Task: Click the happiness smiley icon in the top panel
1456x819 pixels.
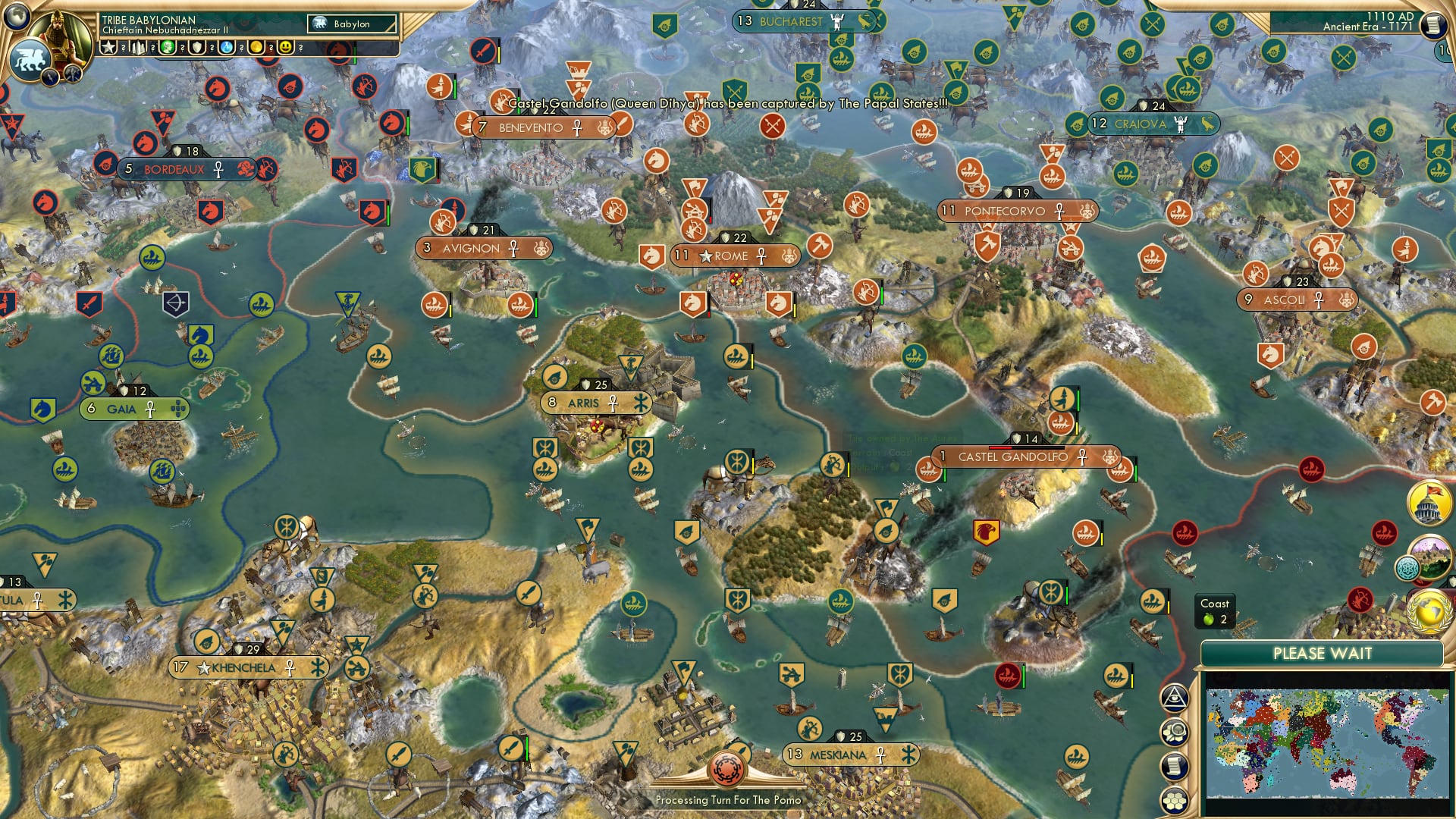Action: tap(286, 48)
